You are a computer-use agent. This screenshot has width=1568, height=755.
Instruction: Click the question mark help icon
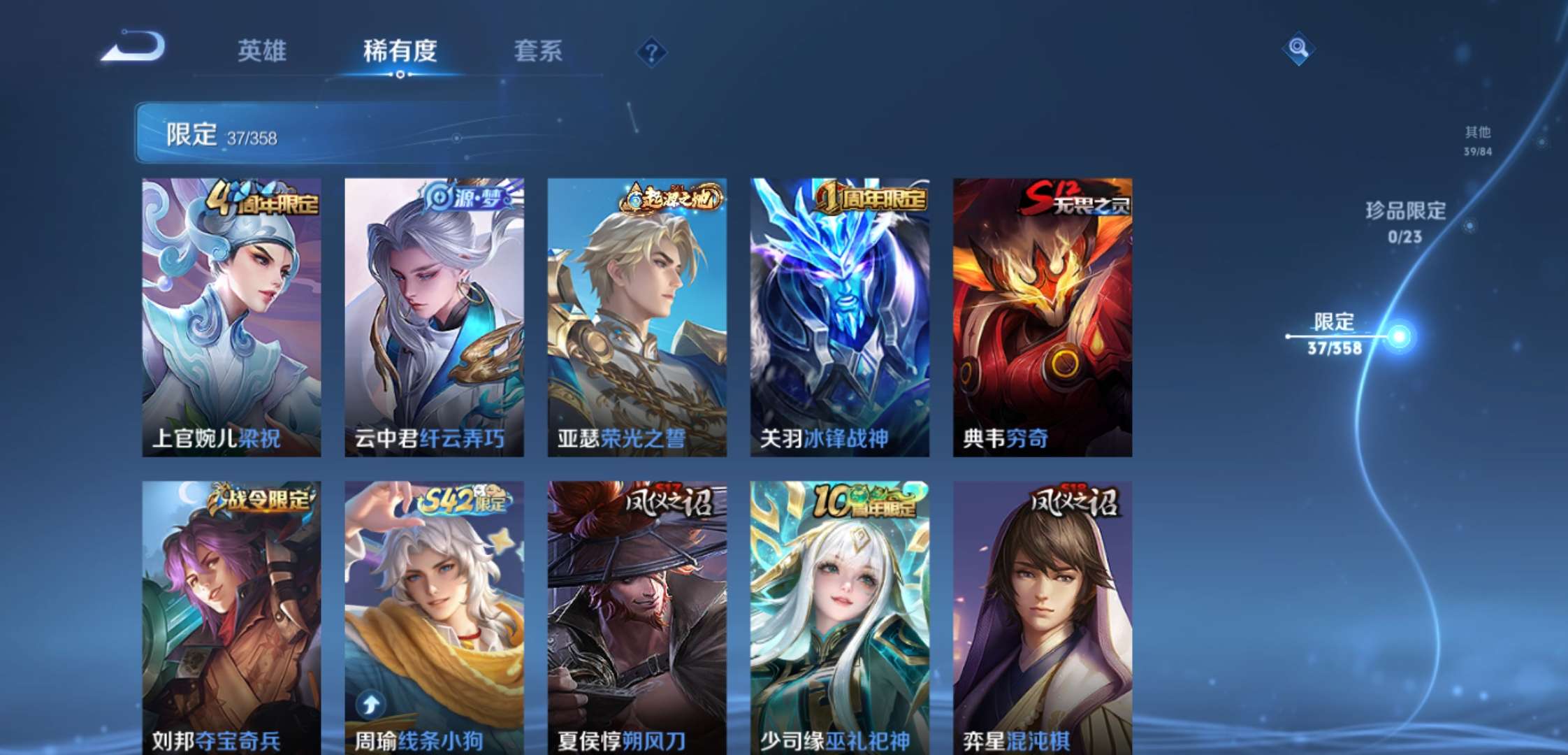pyautogui.click(x=651, y=50)
